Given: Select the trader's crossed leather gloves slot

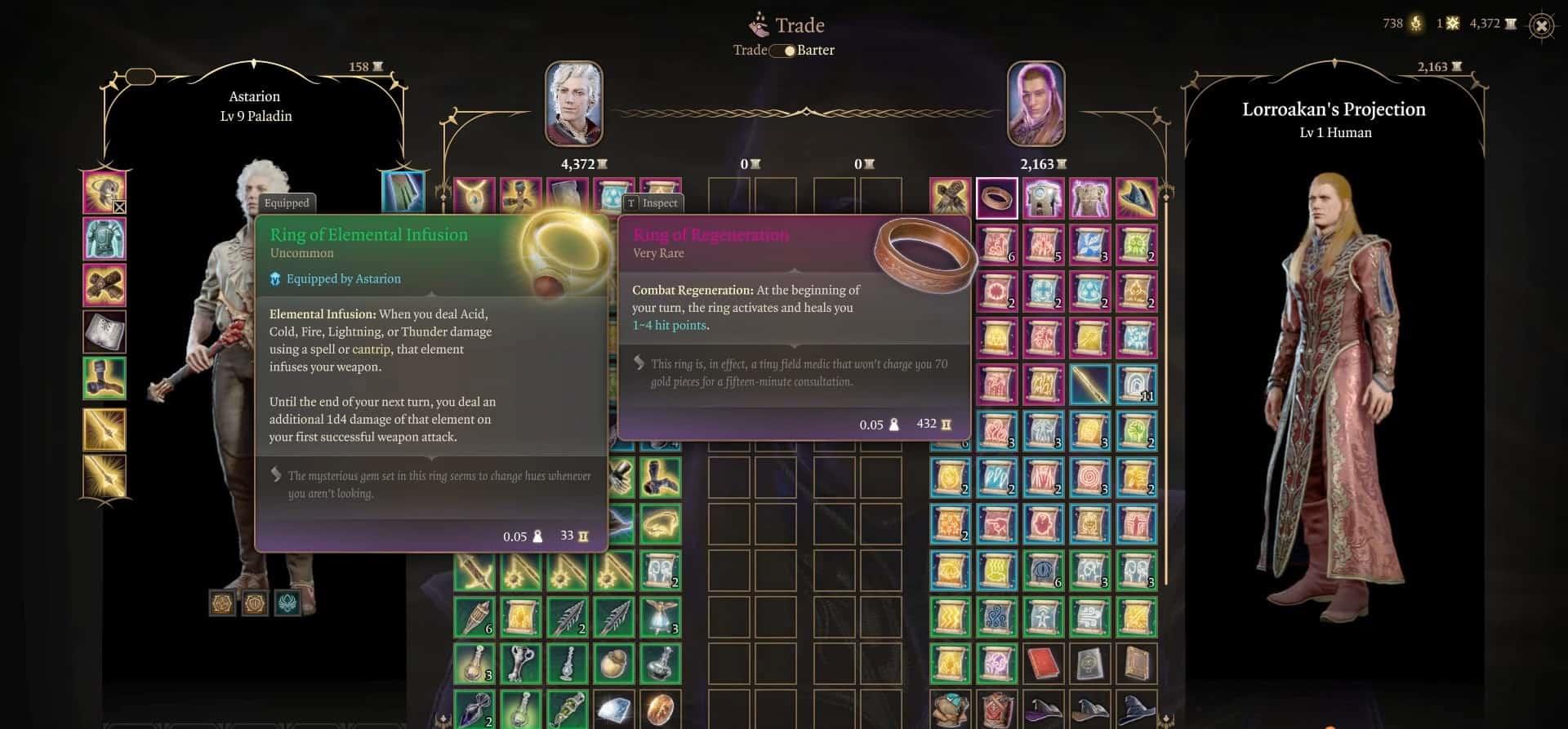Looking at the screenshot, I should (951, 198).
